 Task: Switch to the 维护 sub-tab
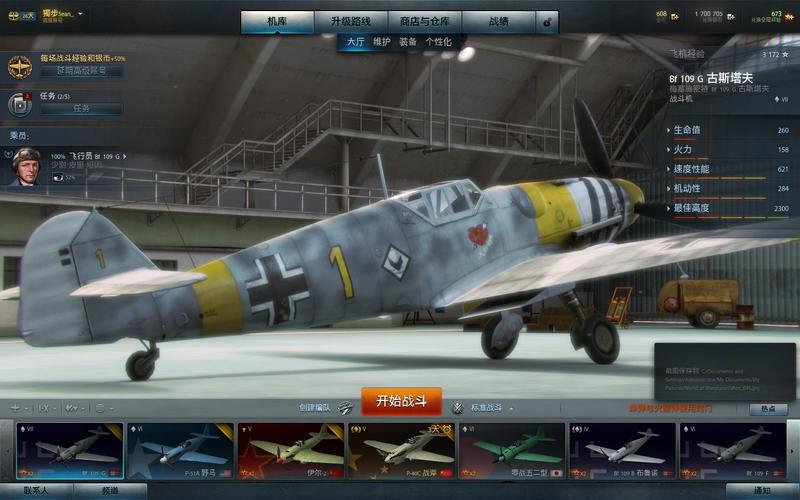(382, 42)
